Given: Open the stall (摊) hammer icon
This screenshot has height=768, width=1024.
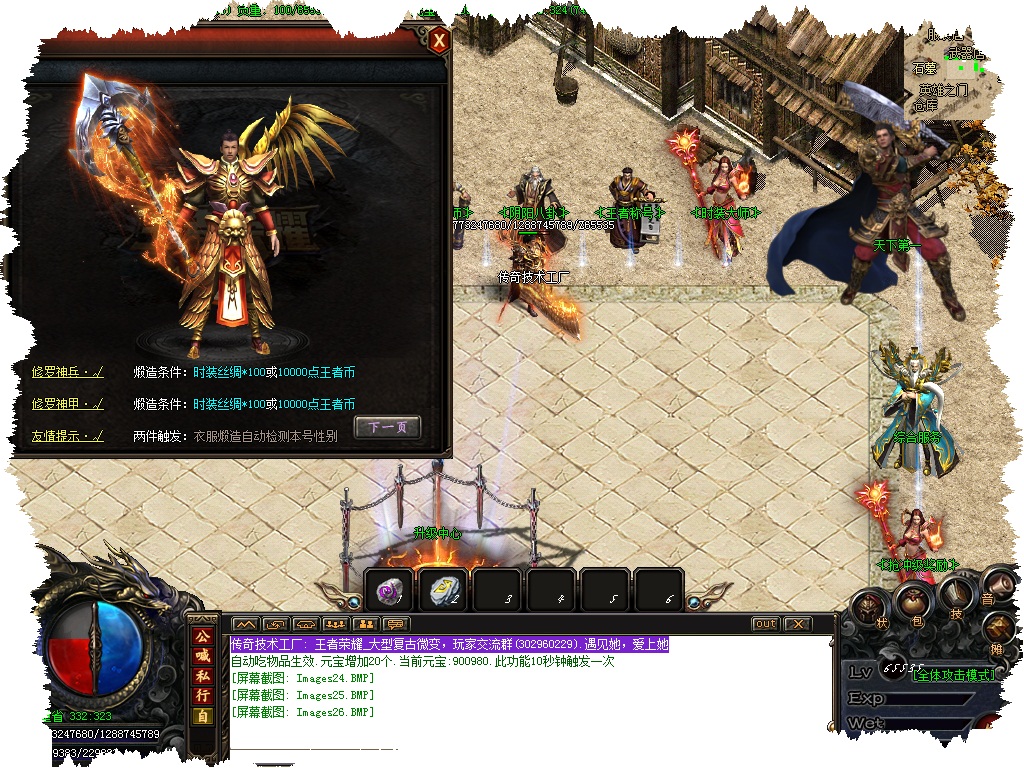Looking at the screenshot, I should coord(998,630).
